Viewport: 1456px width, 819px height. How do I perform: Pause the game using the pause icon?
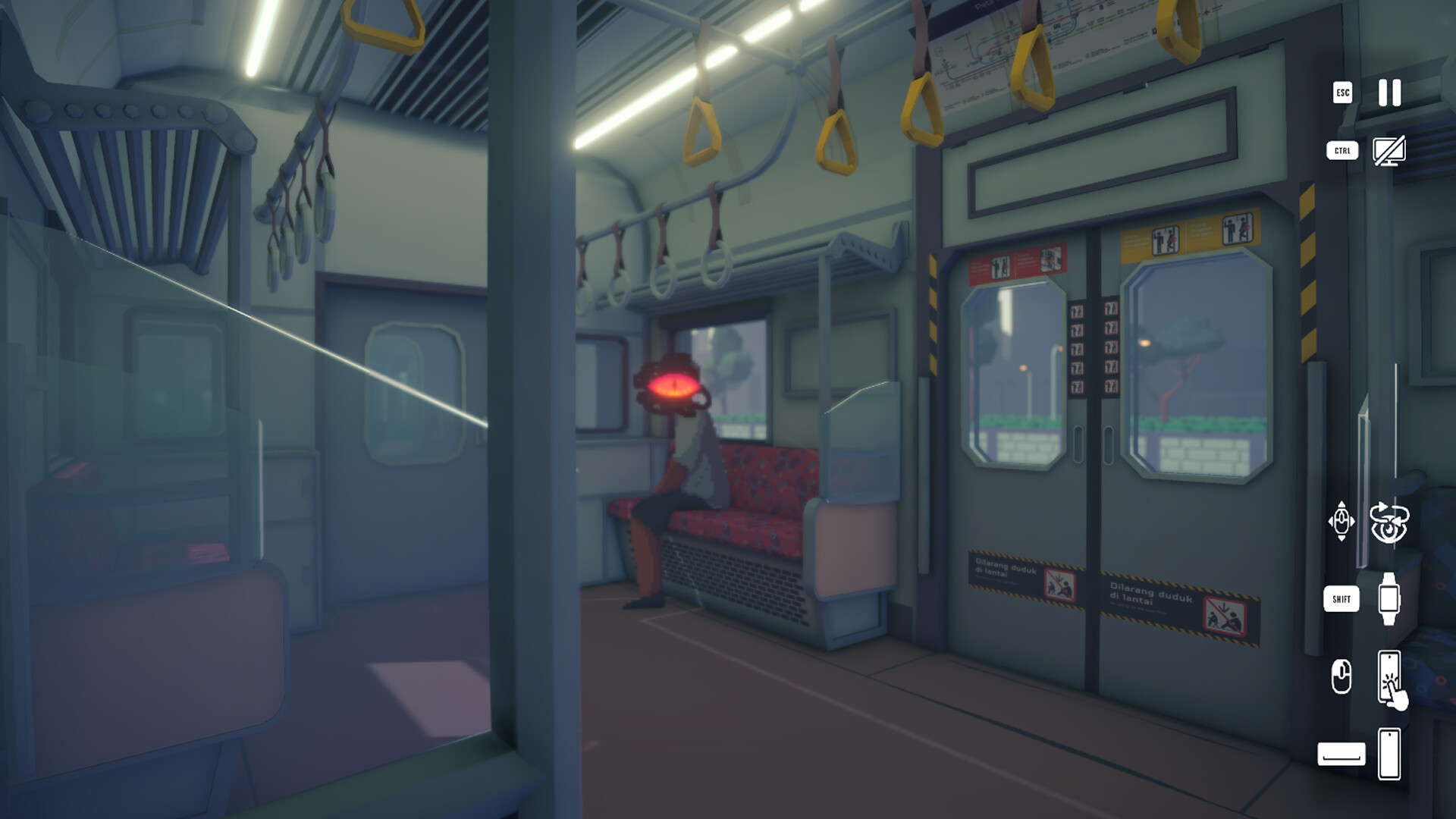pyautogui.click(x=1388, y=94)
